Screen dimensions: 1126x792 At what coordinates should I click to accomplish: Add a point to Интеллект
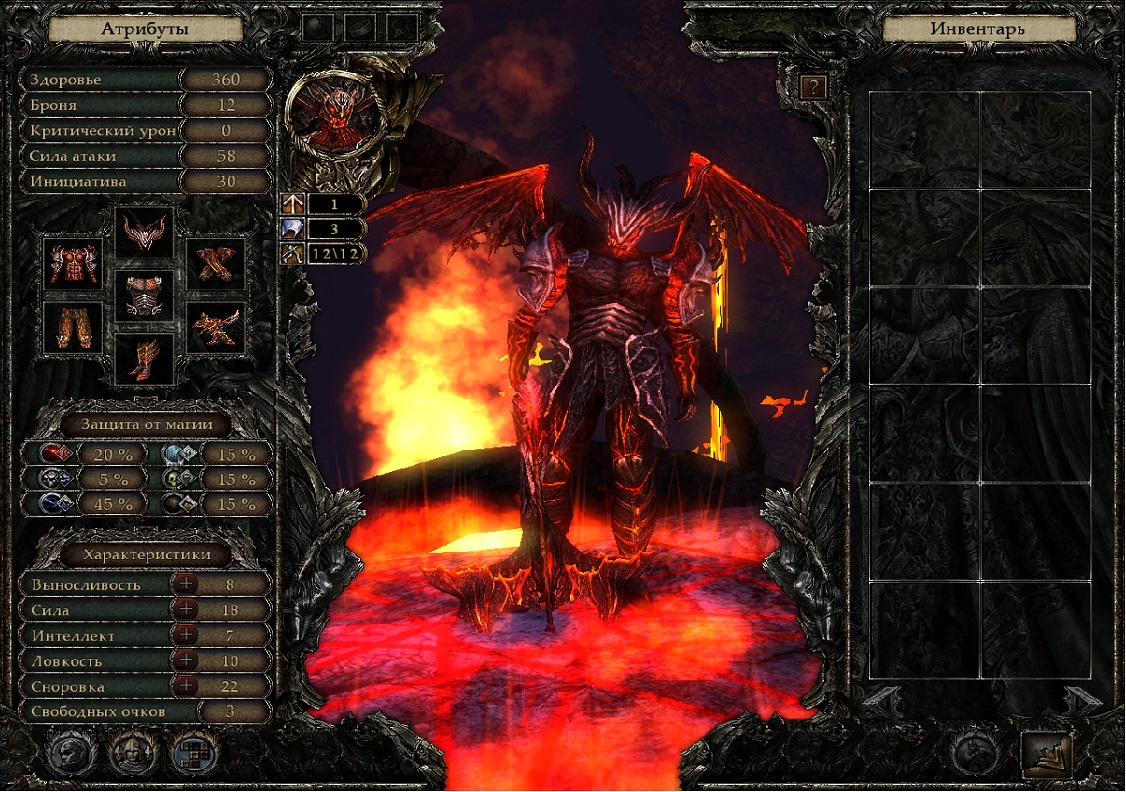click(185, 636)
